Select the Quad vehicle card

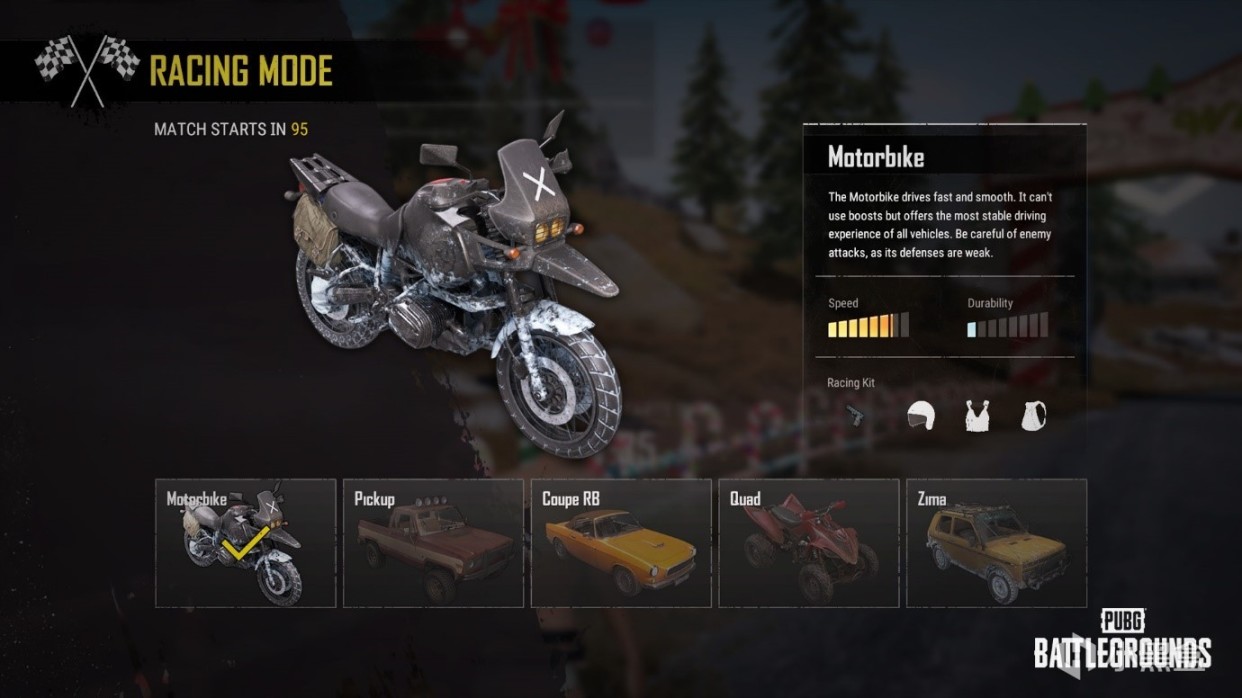[x=809, y=543]
